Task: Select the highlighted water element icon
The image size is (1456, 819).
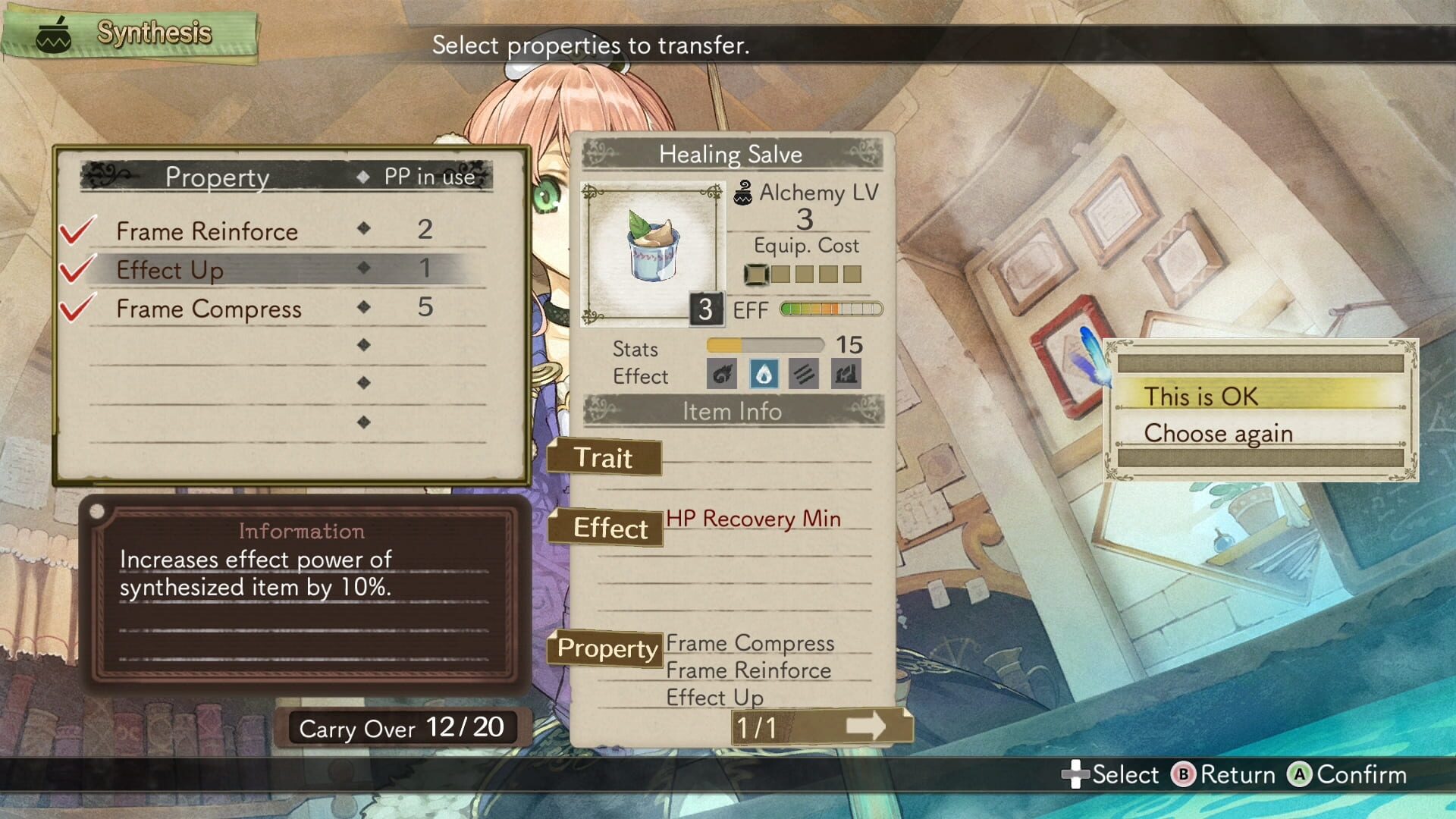Action: pos(764,374)
